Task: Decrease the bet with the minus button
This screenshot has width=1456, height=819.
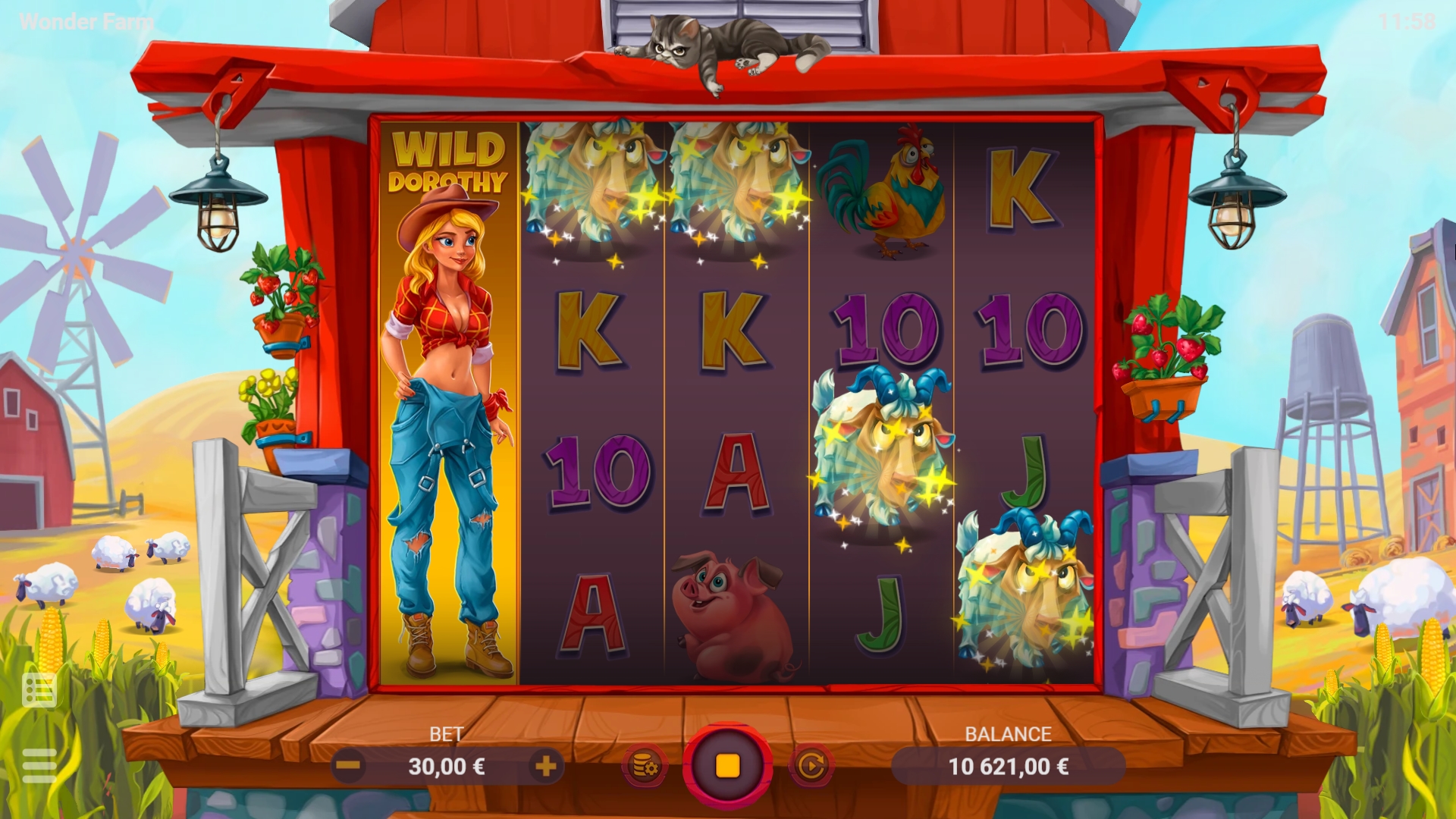Action: click(x=347, y=766)
